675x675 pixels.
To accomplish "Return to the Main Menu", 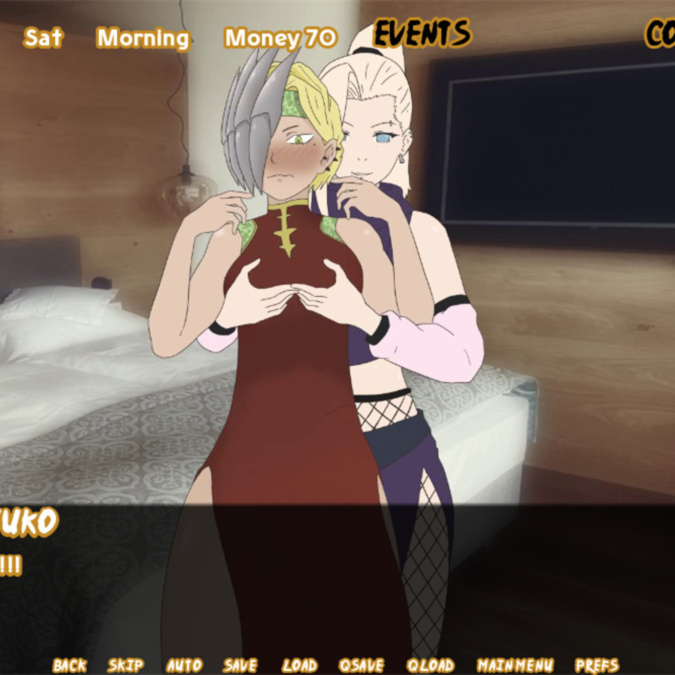I will 515,665.
